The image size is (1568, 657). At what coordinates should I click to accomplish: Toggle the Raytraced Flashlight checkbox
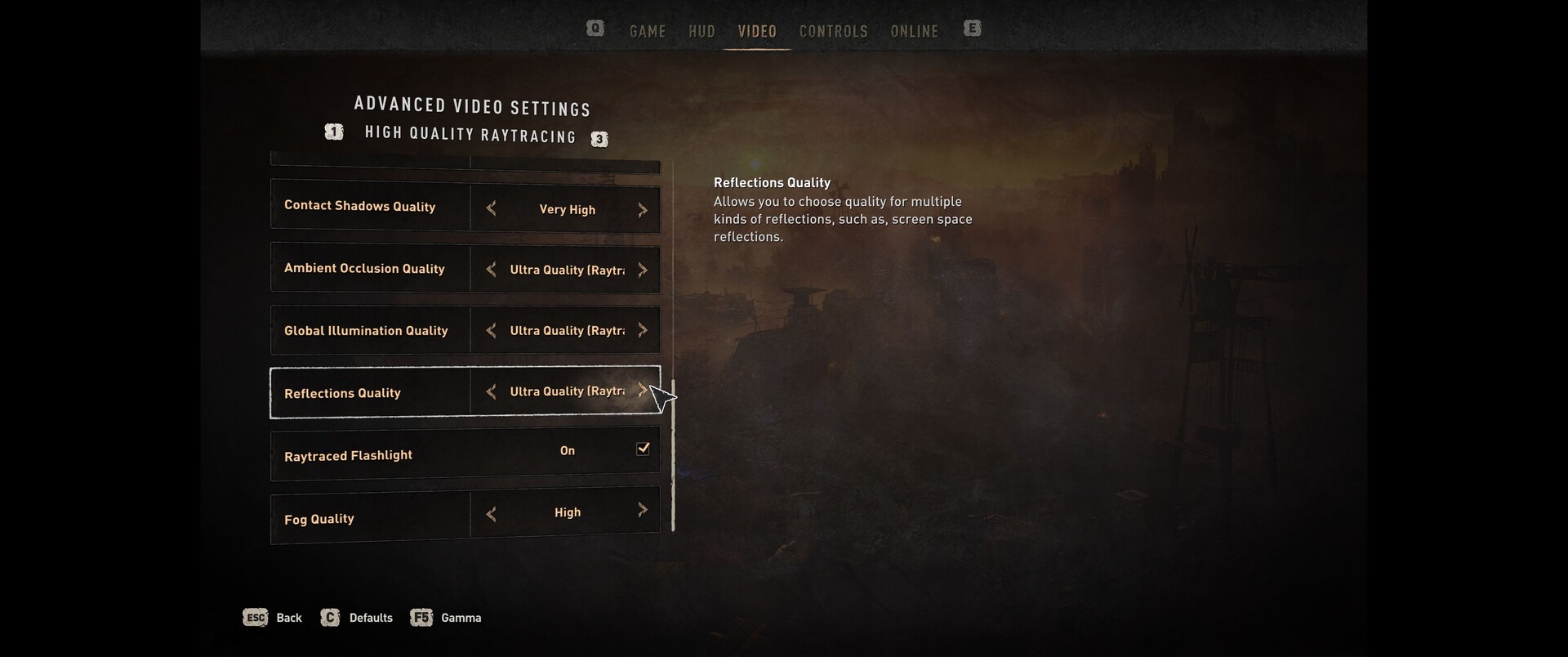643,449
